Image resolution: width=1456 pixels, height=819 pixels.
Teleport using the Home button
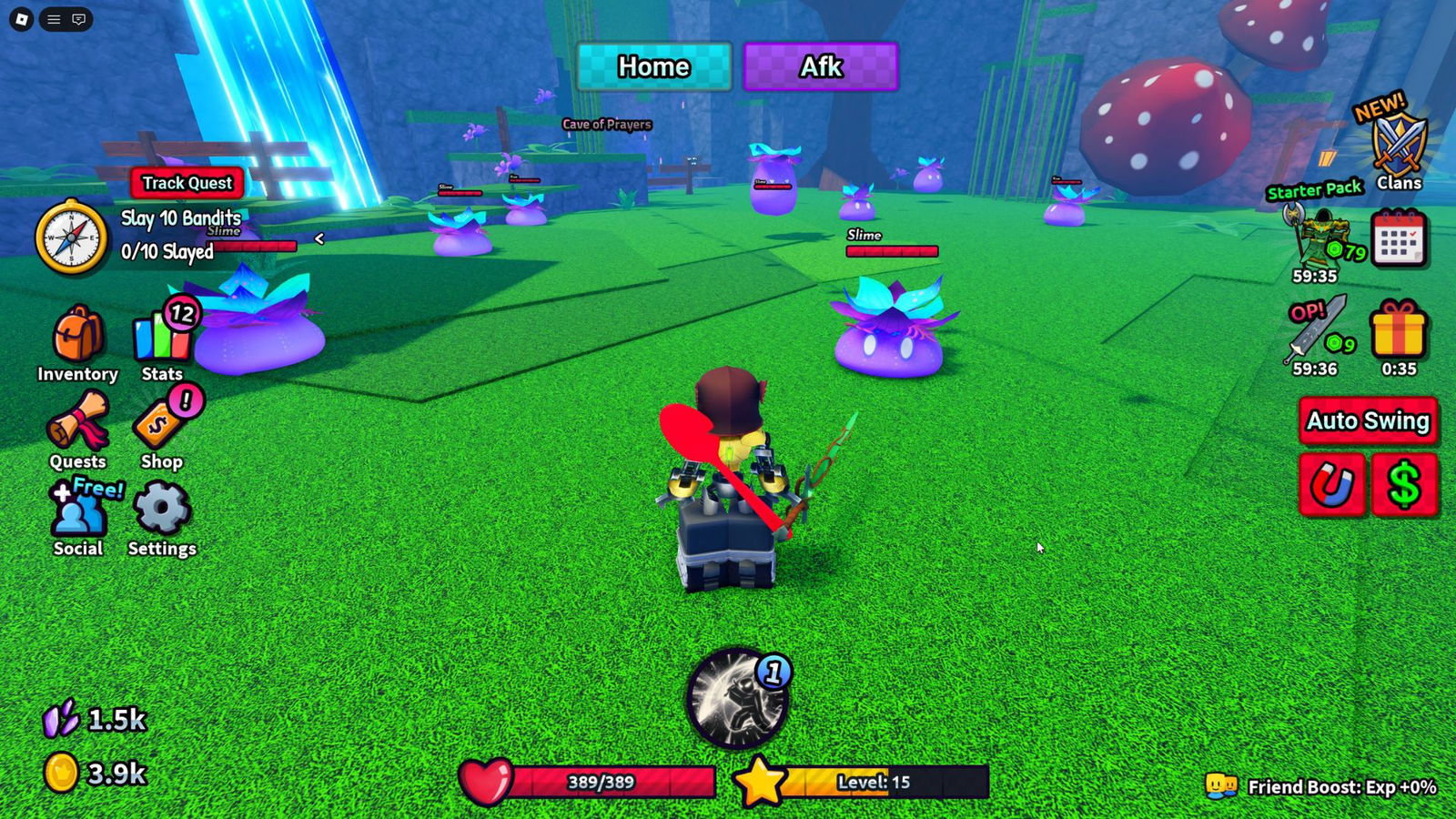tap(653, 66)
